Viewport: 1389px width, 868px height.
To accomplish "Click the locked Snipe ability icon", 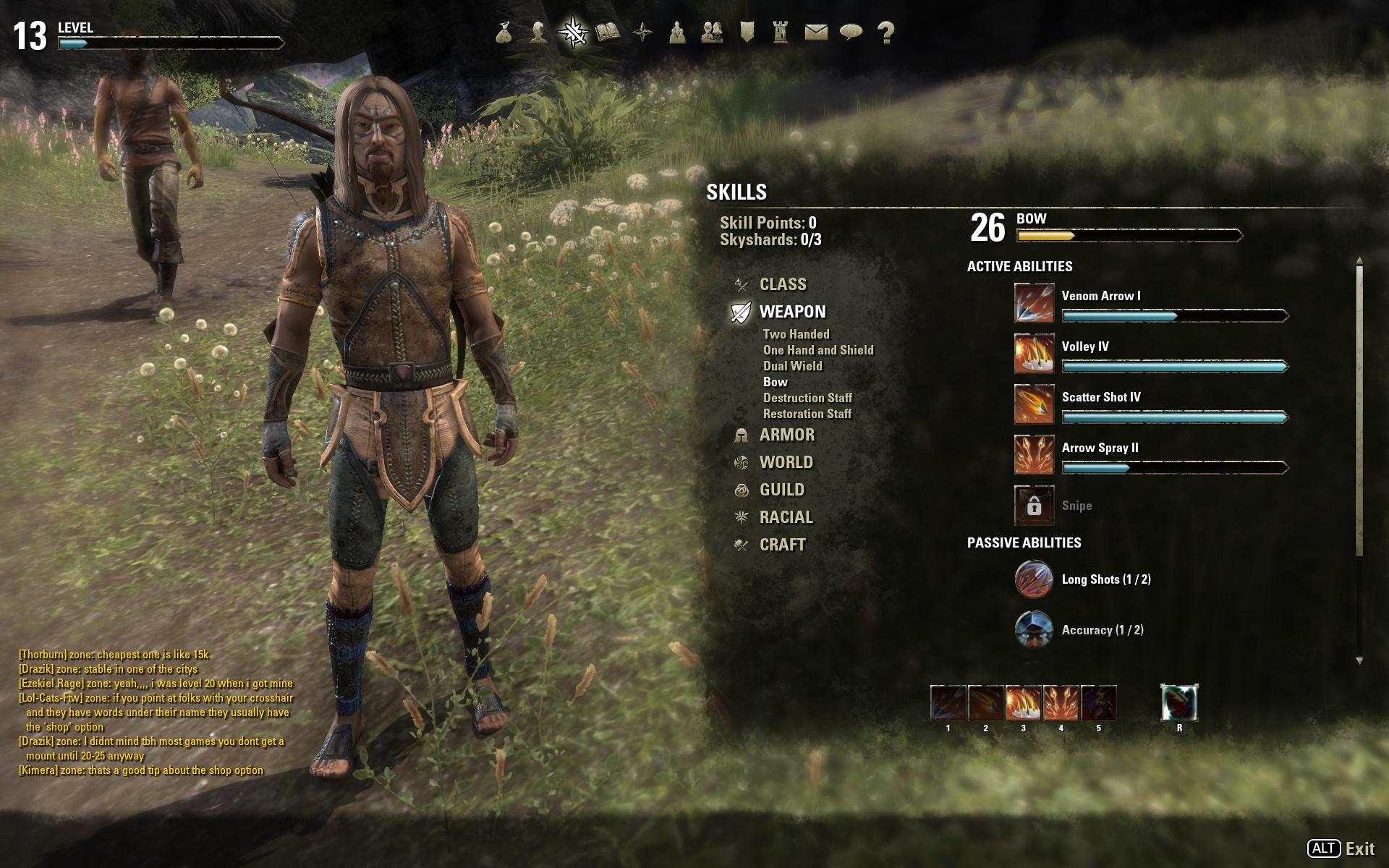I will (1034, 505).
